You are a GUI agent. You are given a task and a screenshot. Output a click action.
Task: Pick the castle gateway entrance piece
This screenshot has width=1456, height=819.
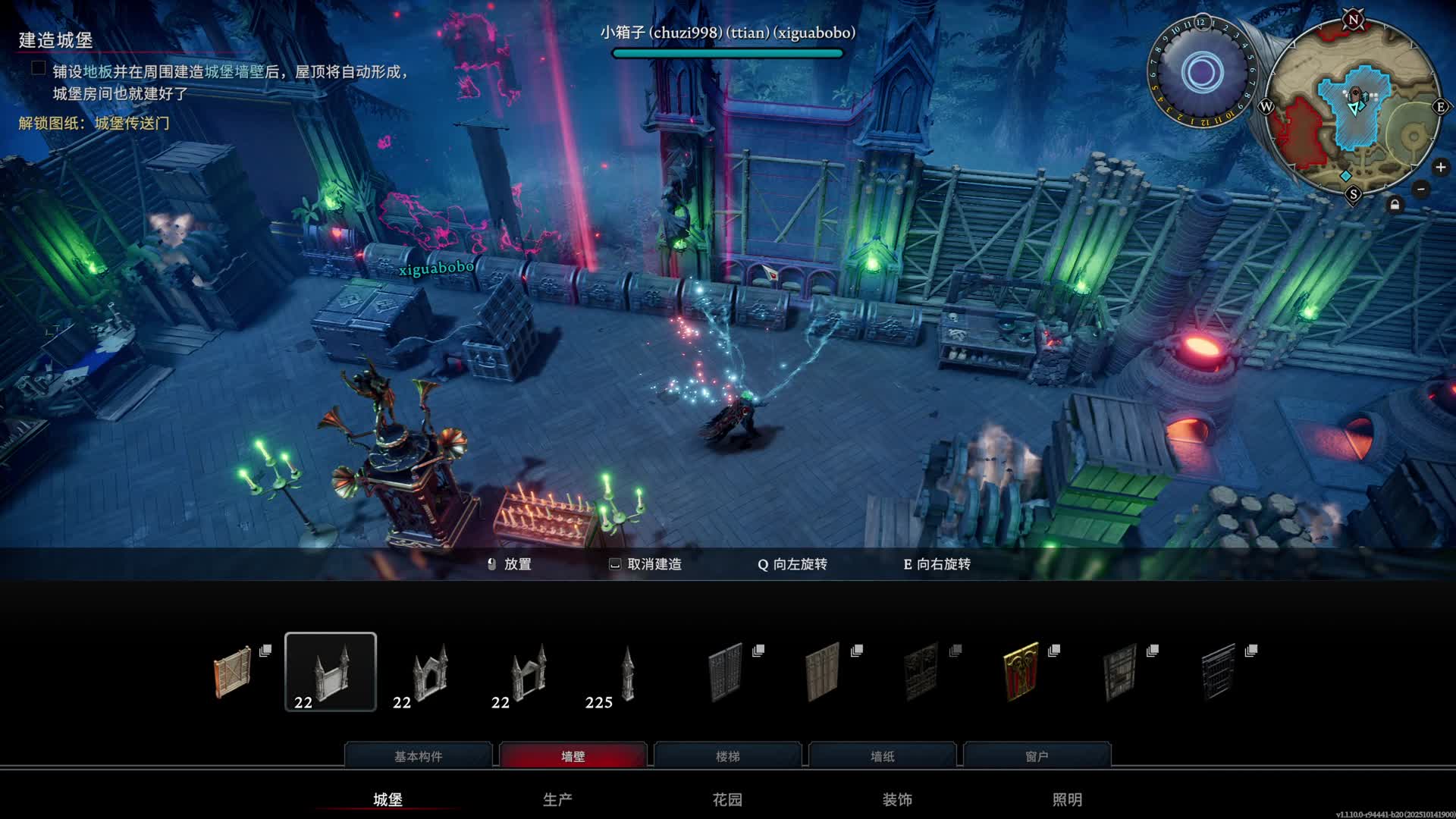(x=528, y=672)
